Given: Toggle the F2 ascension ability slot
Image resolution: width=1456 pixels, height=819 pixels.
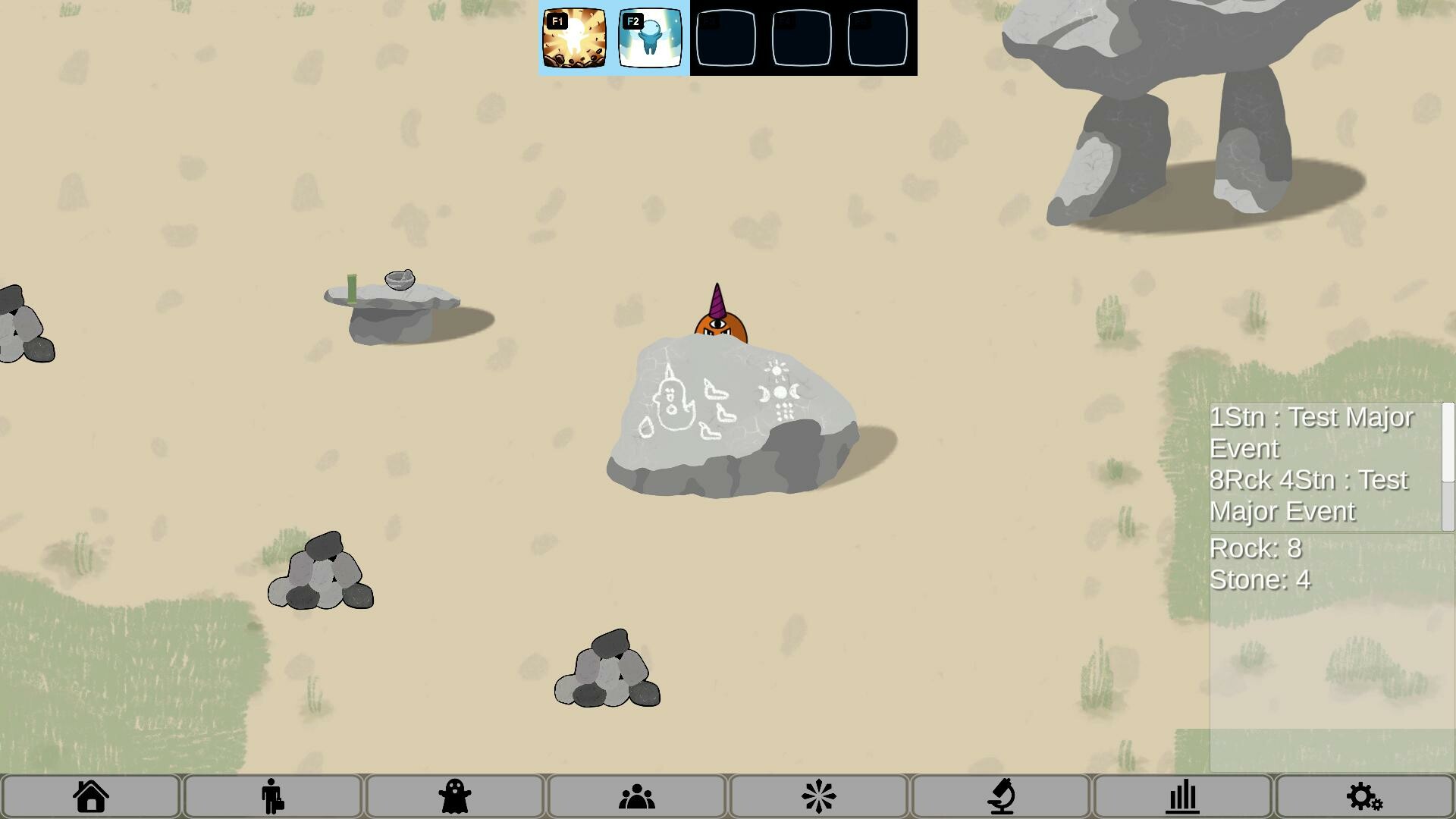Looking at the screenshot, I should [651, 38].
